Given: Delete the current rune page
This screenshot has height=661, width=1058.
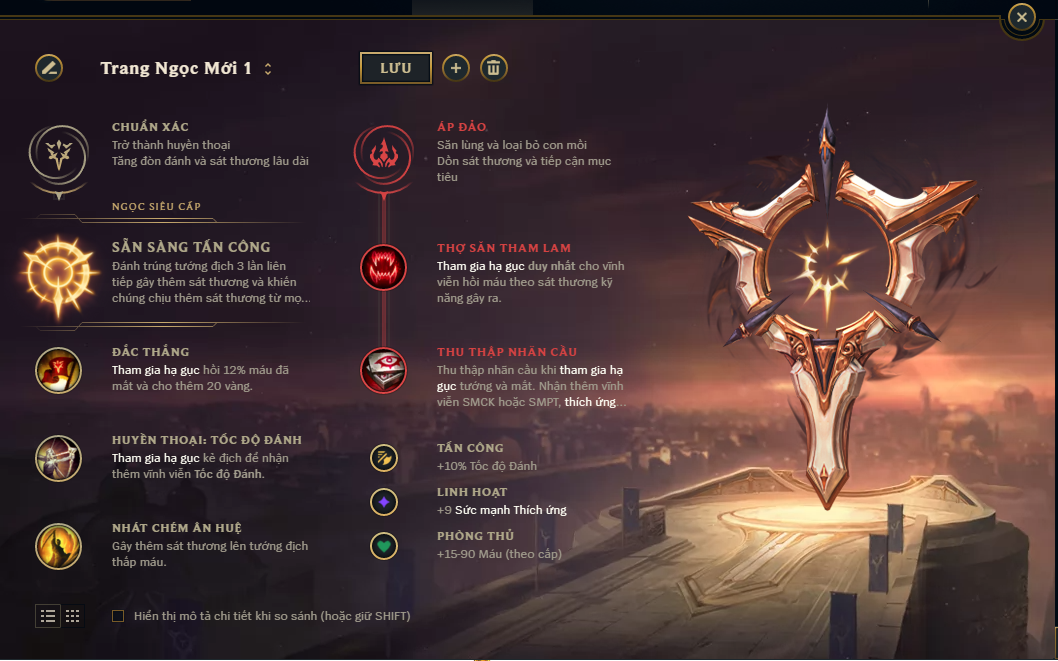Looking at the screenshot, I should tap(494, 68).
